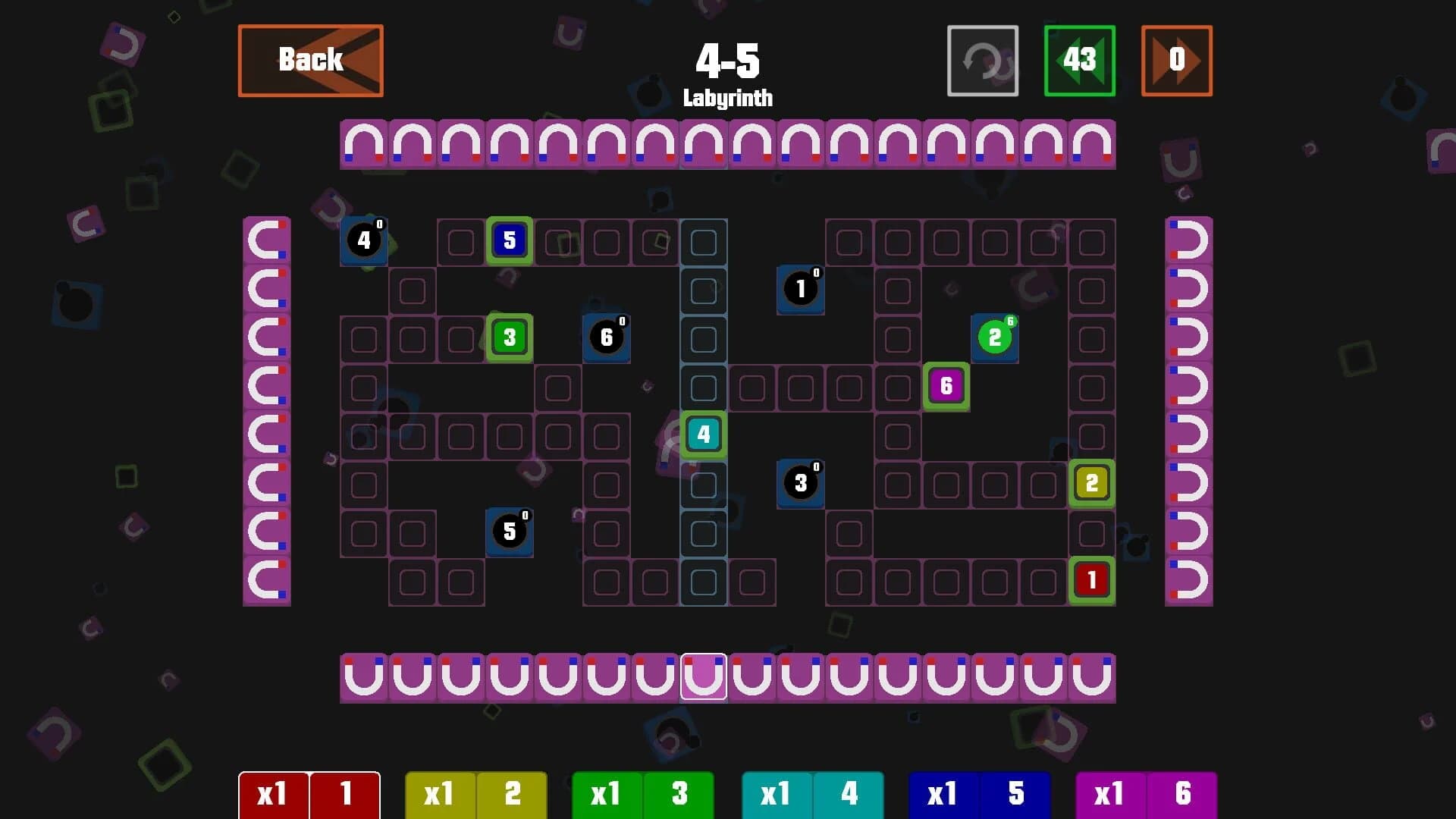The width and height of the screenshot is (1456, 819).
Task: Click the black bomb tile numbered 1
Action: tap(799, 289)
